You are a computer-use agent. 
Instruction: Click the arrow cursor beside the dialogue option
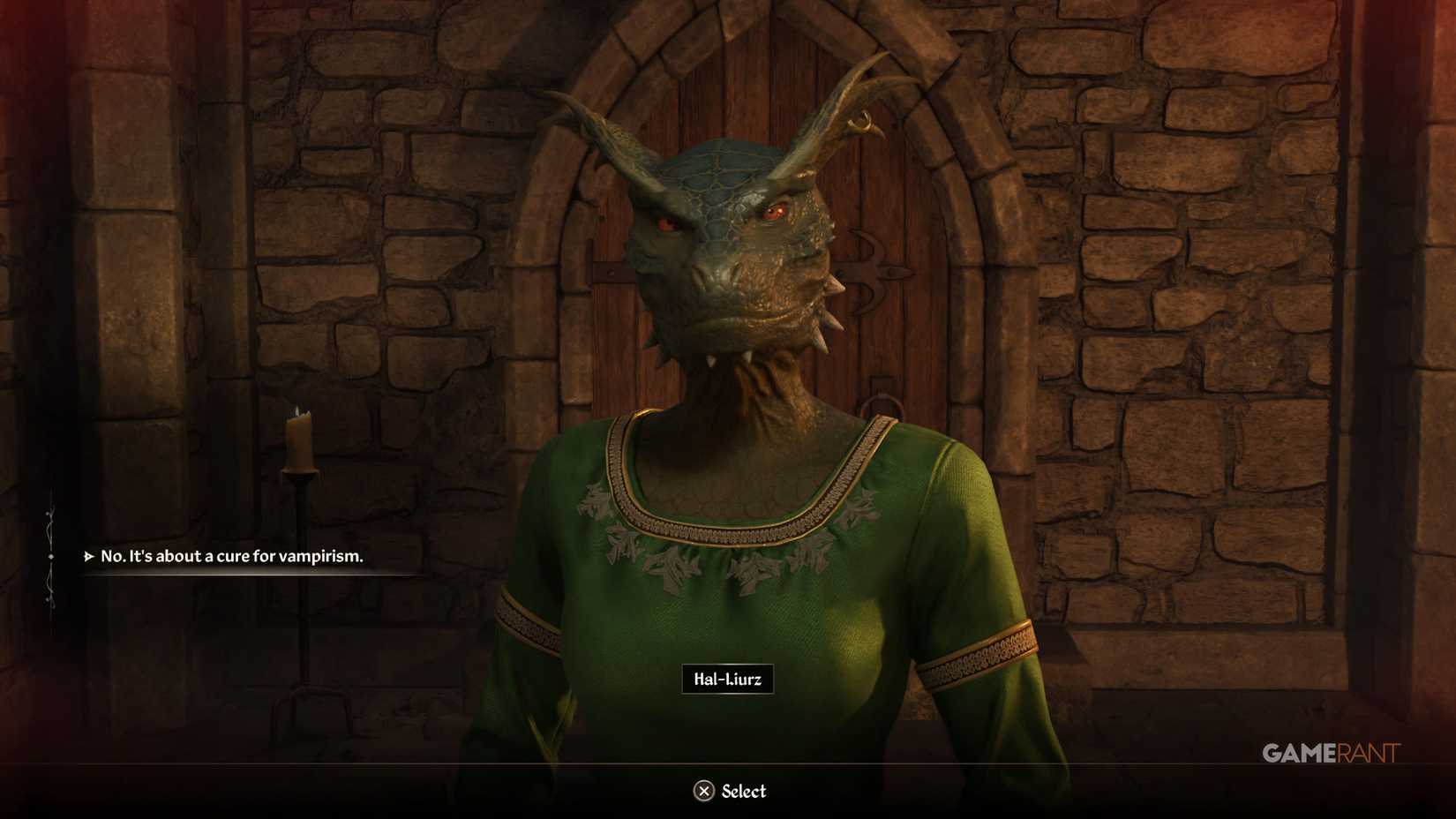click(x=87, y=557)
